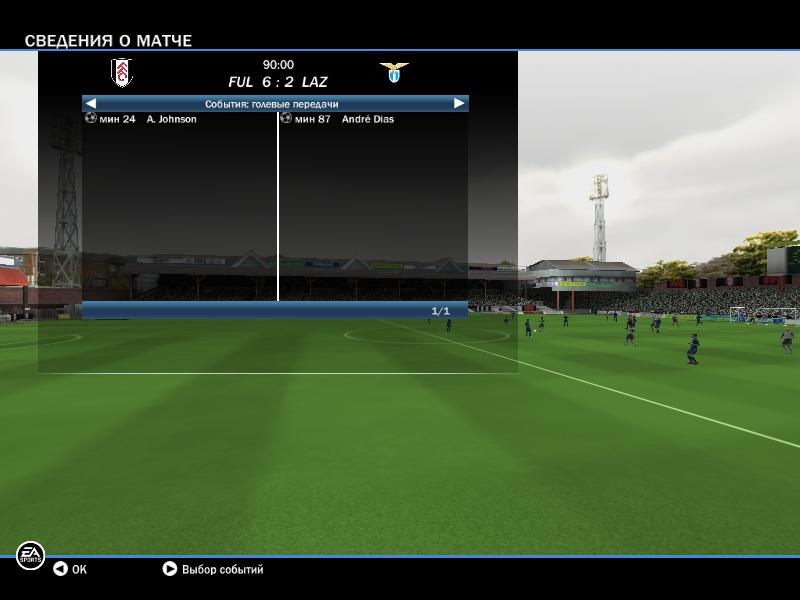The image size is (800, 600).
Task: Select the A. Johnson assist entry
Action: click(171, 119)
